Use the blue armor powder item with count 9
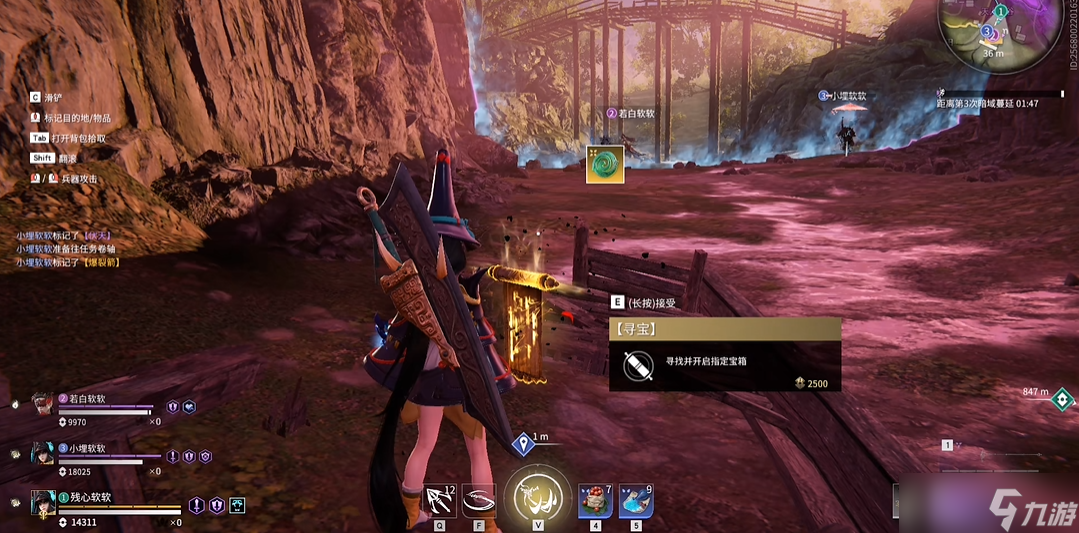 (636, 499)
